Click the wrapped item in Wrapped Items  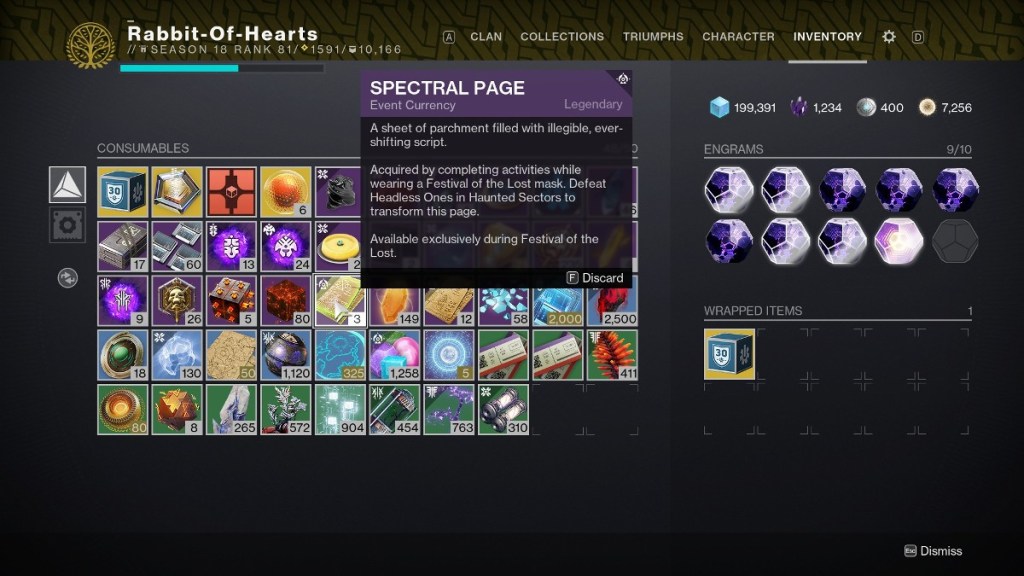730,354
